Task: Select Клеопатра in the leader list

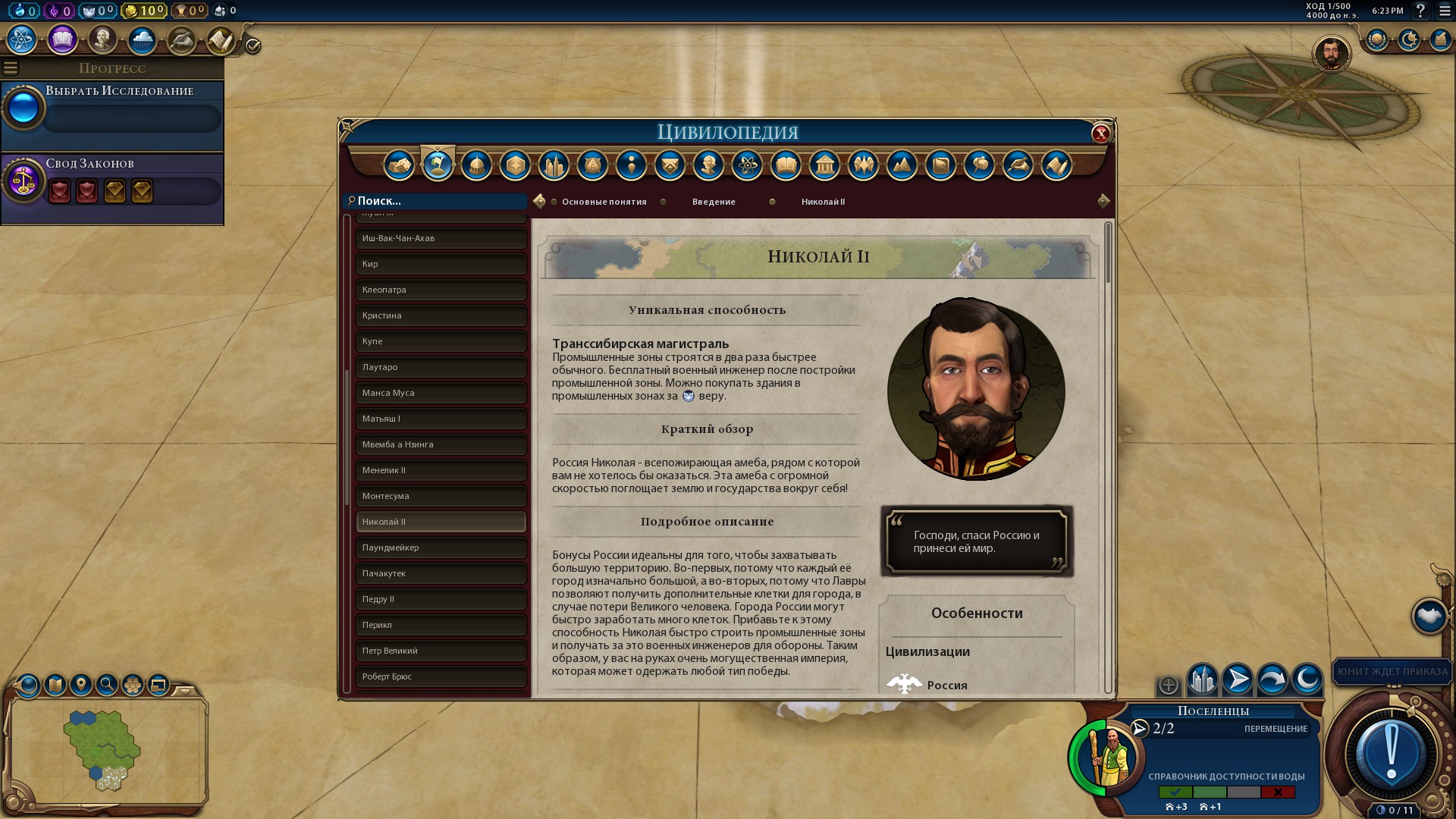Action: pos(441,290)
